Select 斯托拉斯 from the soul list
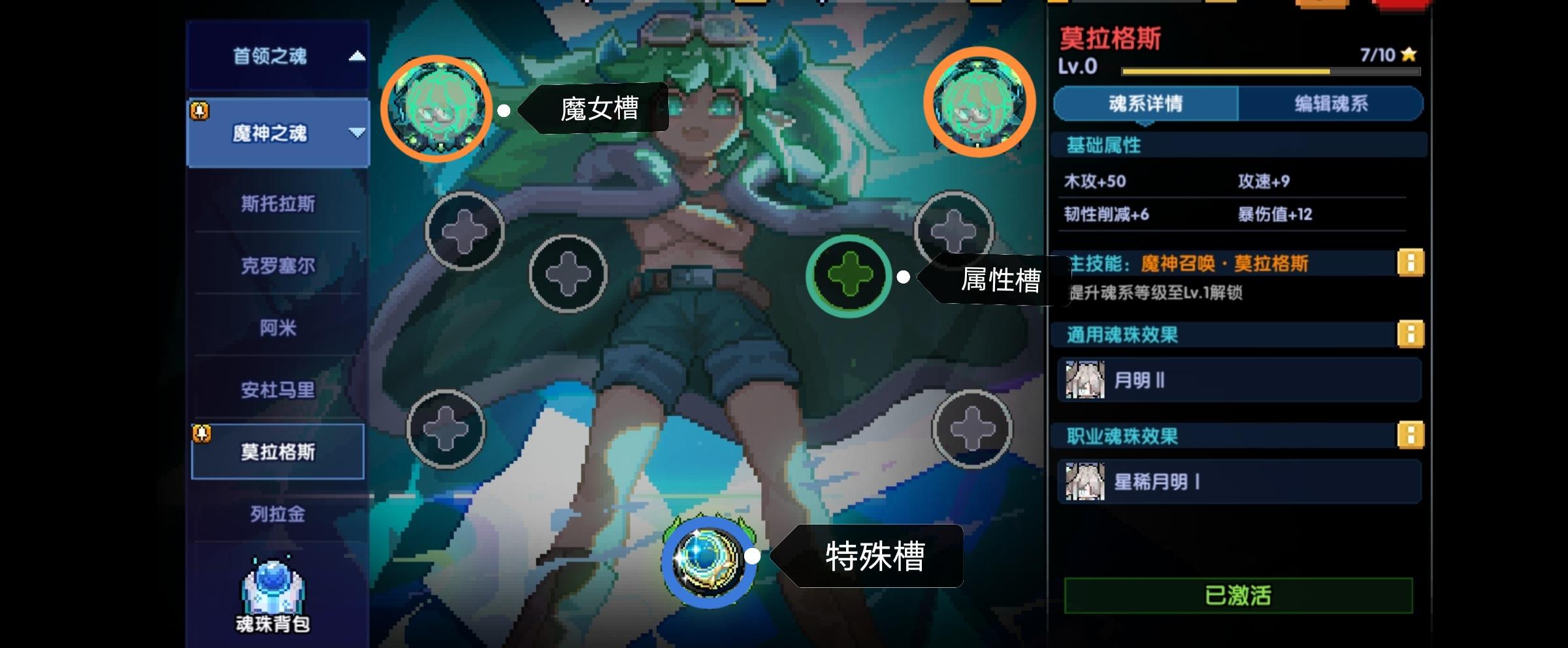This screenshot has height=648, width=1568. click(x=278, y=204)
